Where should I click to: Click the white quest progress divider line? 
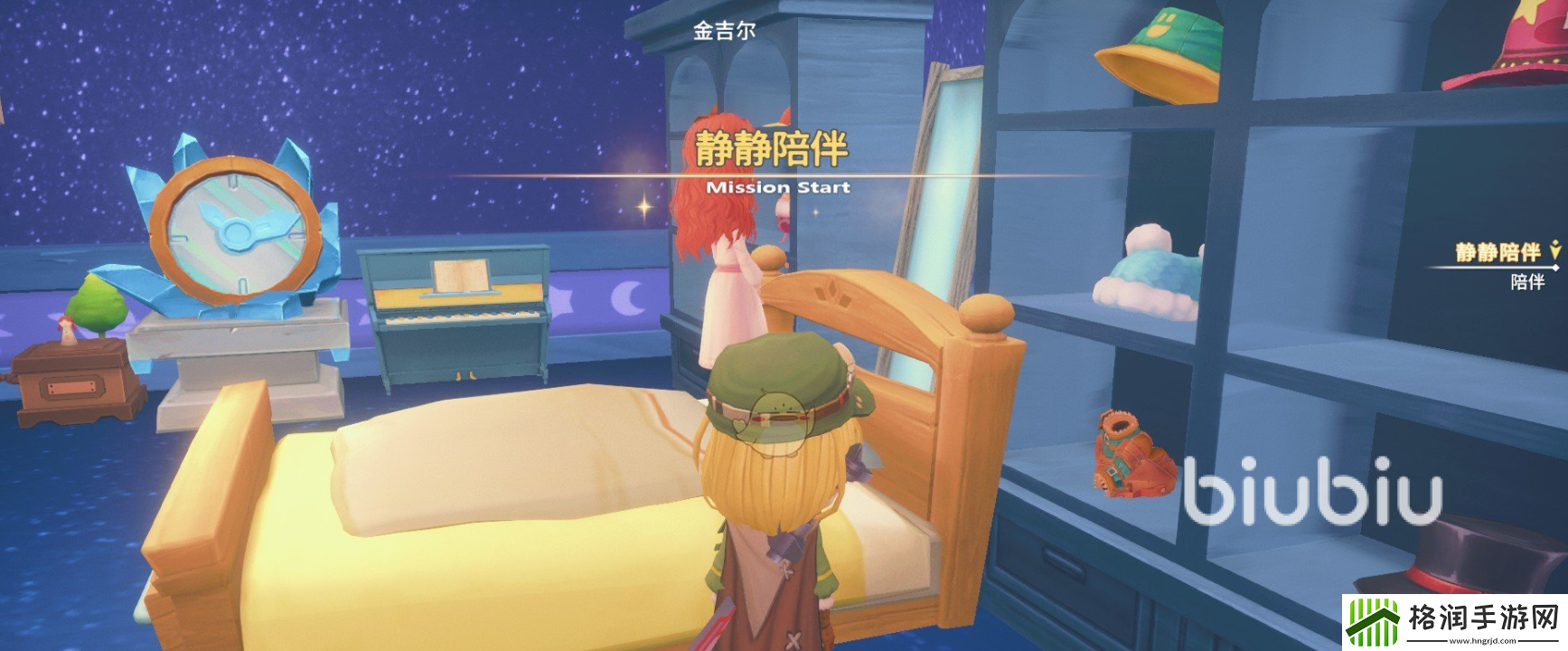[1491, 267]
